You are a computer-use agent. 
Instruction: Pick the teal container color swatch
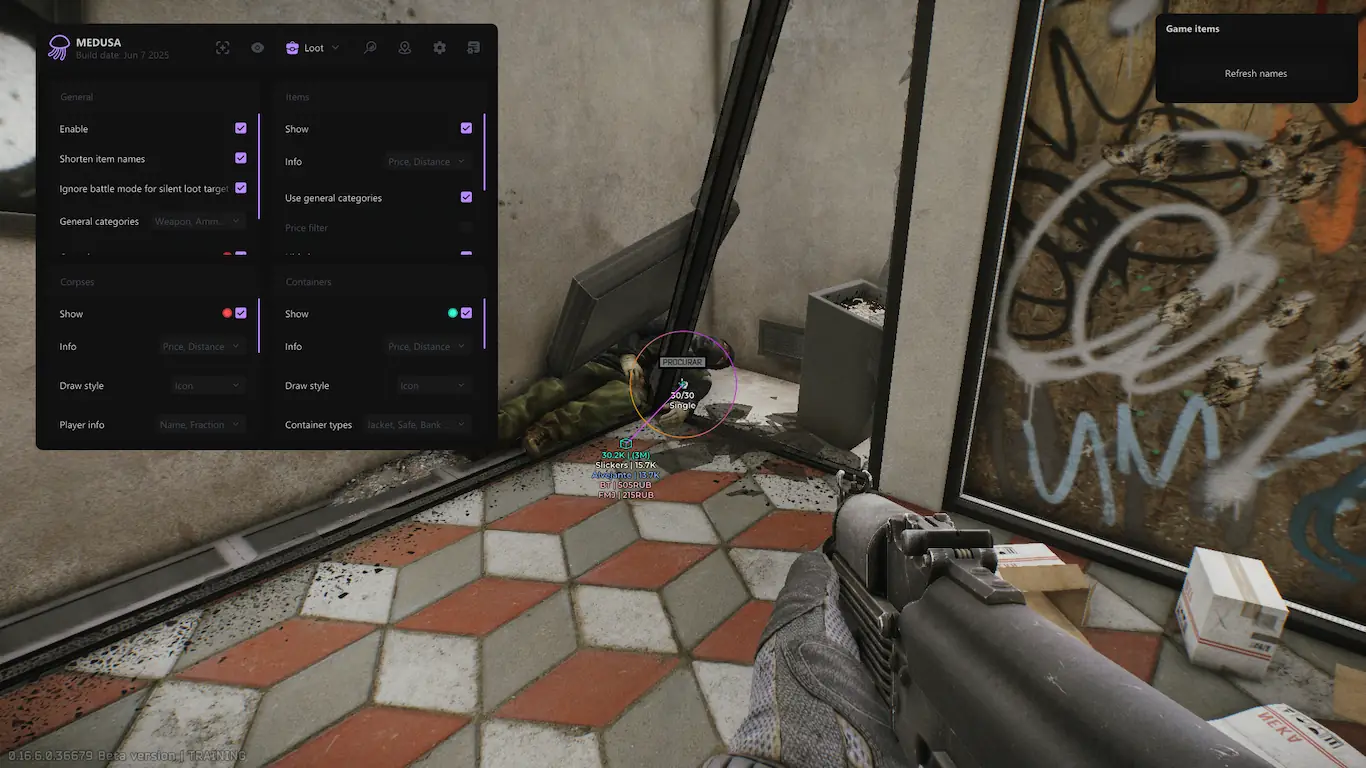453,314
